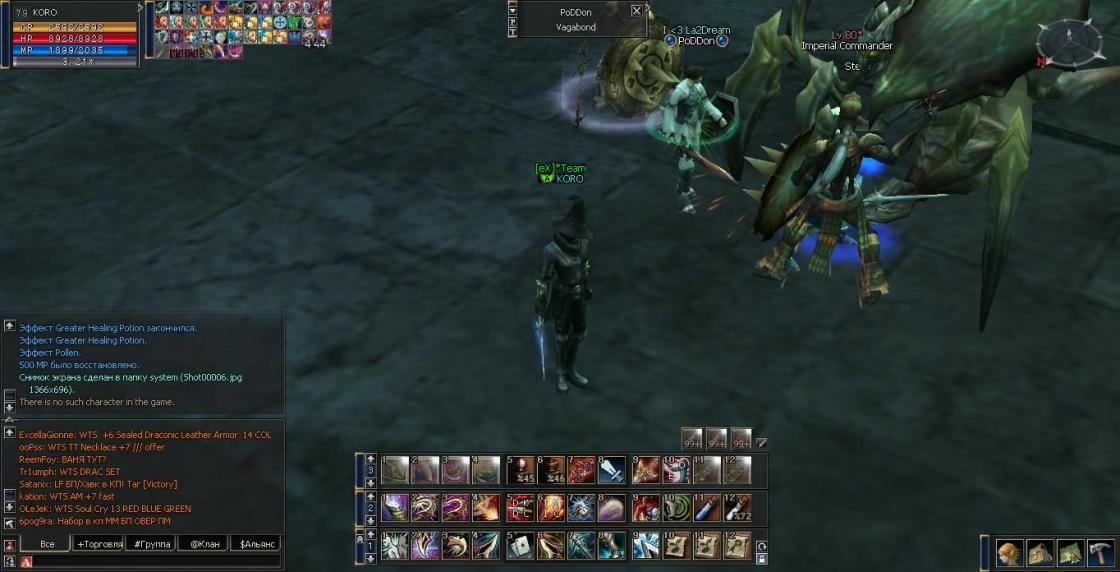This screenshot has height=572, width=1120.
Task: Open the map icon in bottom menu
Action: point(1071,553)
